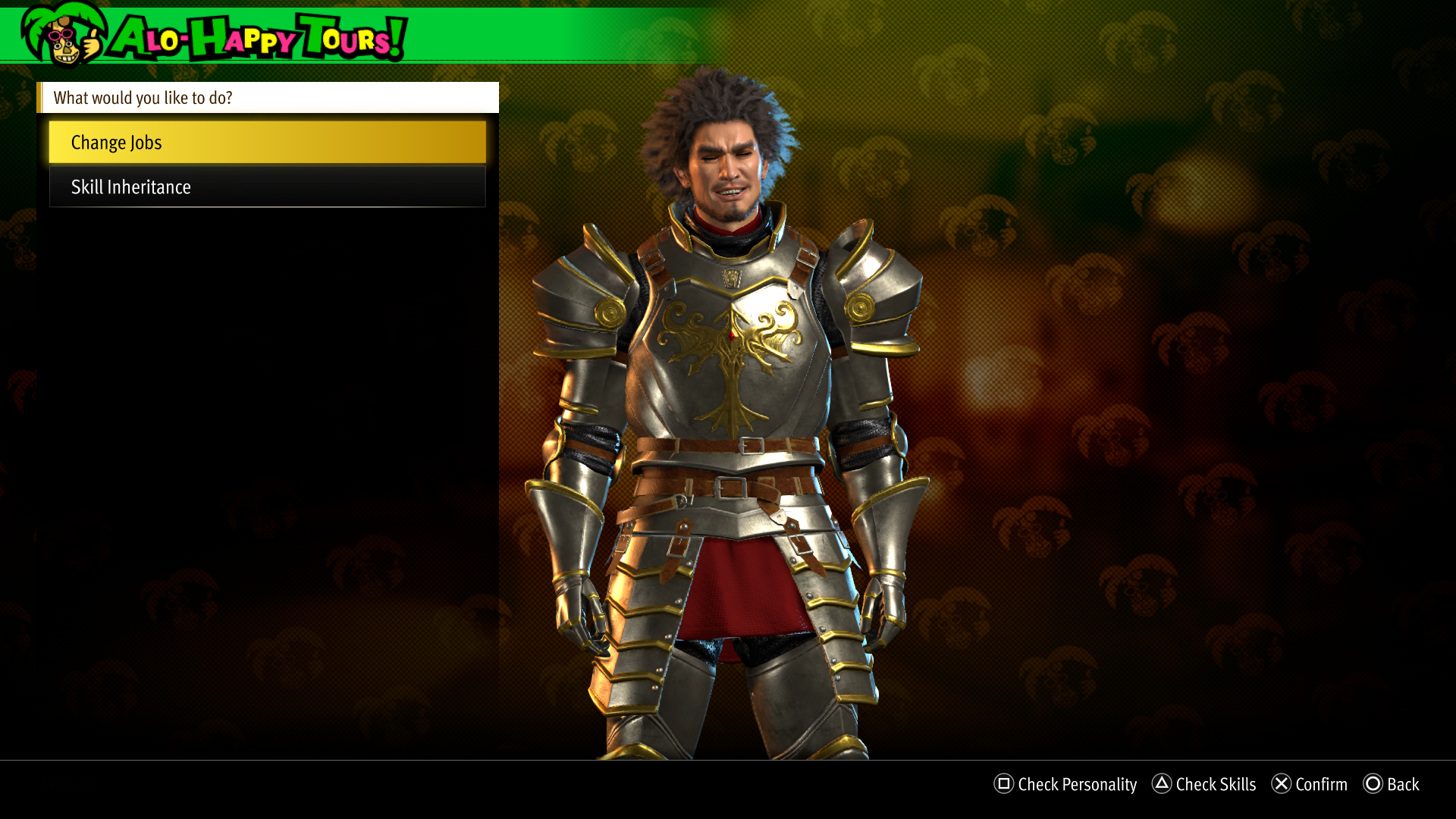Viewport: 1456px width, 819px height.
Task: Click the 'What would you like to do?' prompt
Action: click(x=143, y=98)
